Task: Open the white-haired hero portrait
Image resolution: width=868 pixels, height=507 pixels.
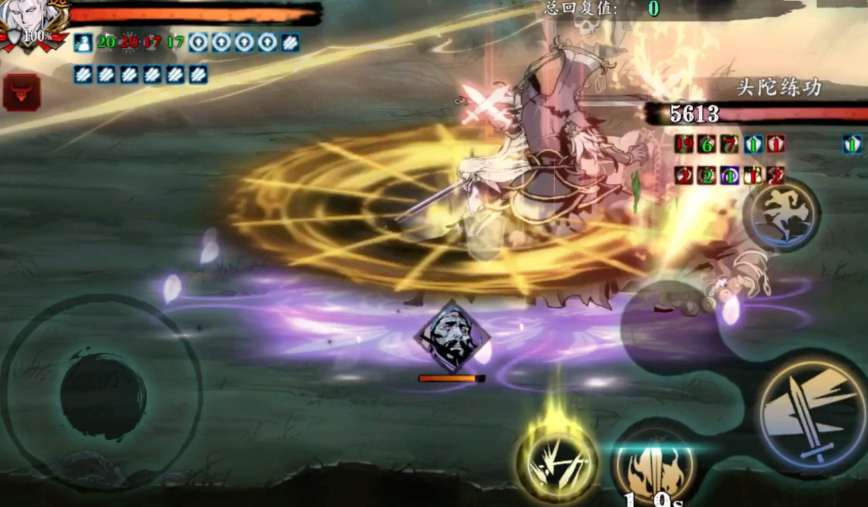Action: click(x=33, y=24)
